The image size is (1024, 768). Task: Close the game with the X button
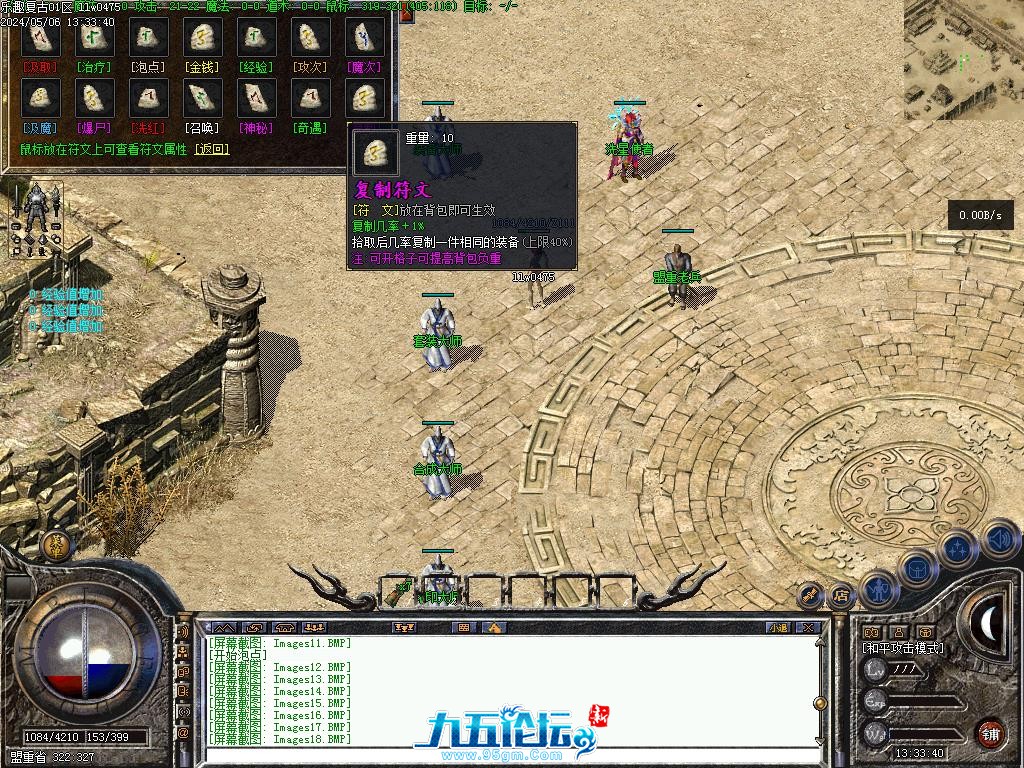[x=808, y=628]
